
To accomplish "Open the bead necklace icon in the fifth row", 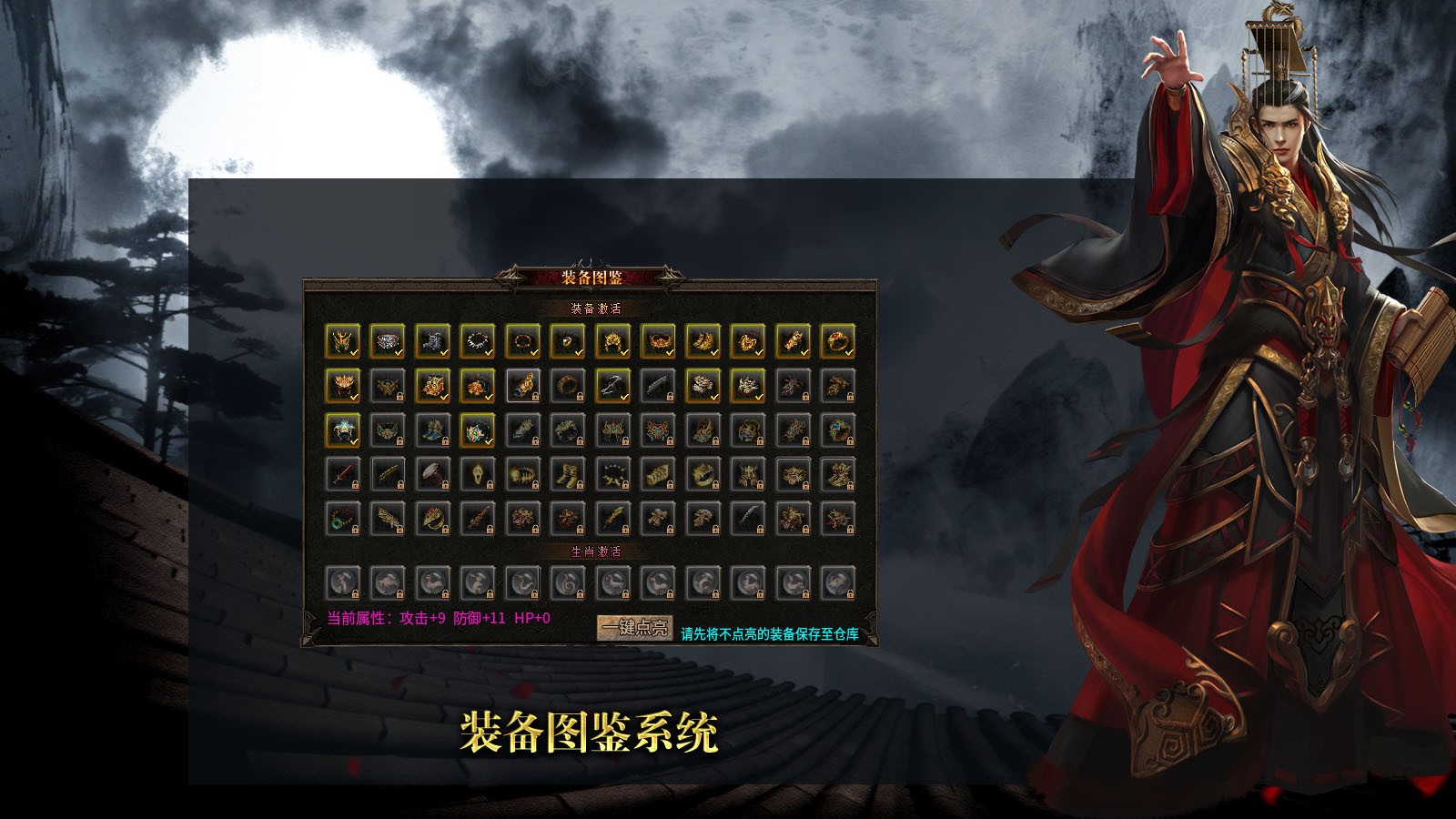I will click(341, 514).
